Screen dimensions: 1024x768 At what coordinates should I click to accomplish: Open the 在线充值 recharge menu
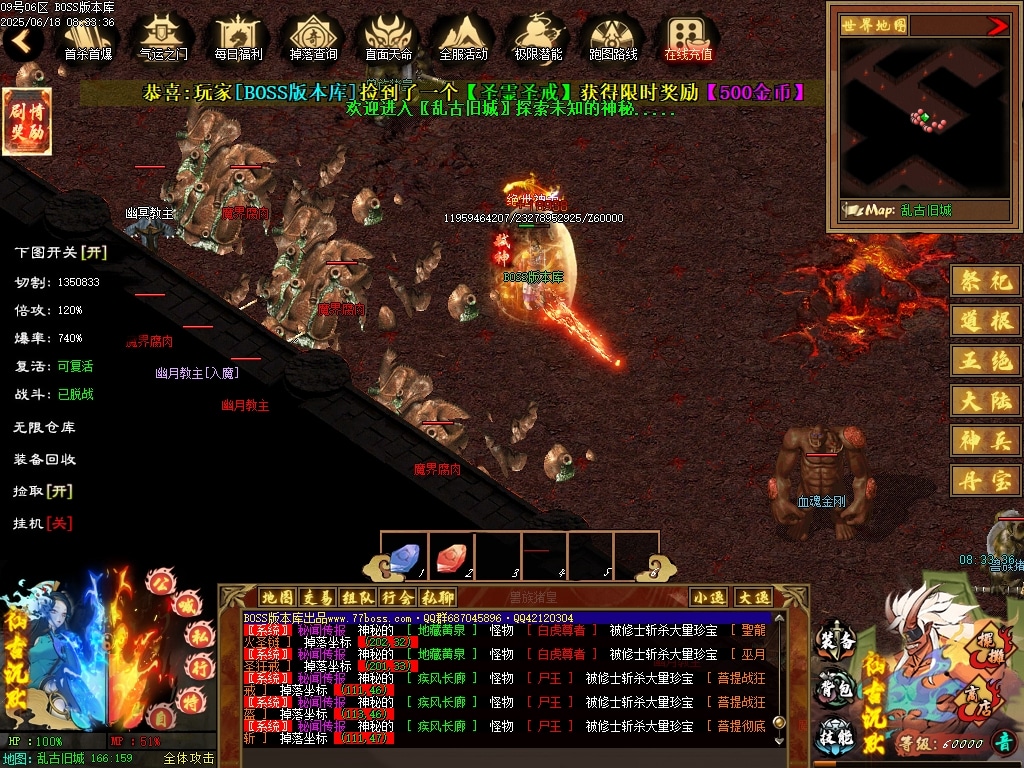coord(688,39)
